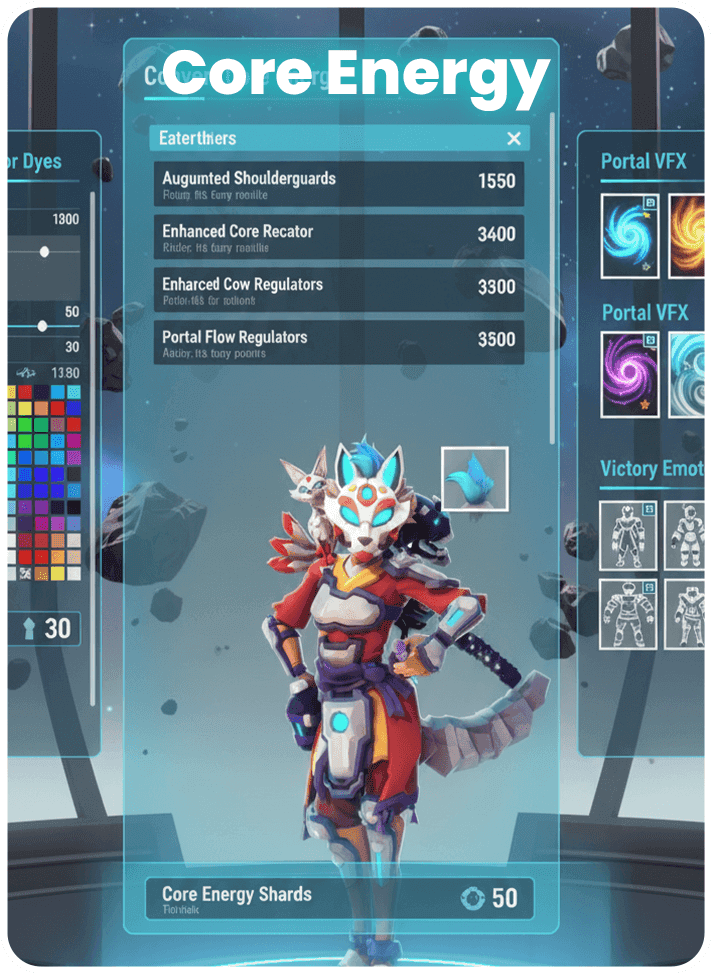Choose the orange swirl Portal VFX thumbnail
This screenshot has height=974, width=712.
click(688, 236)
